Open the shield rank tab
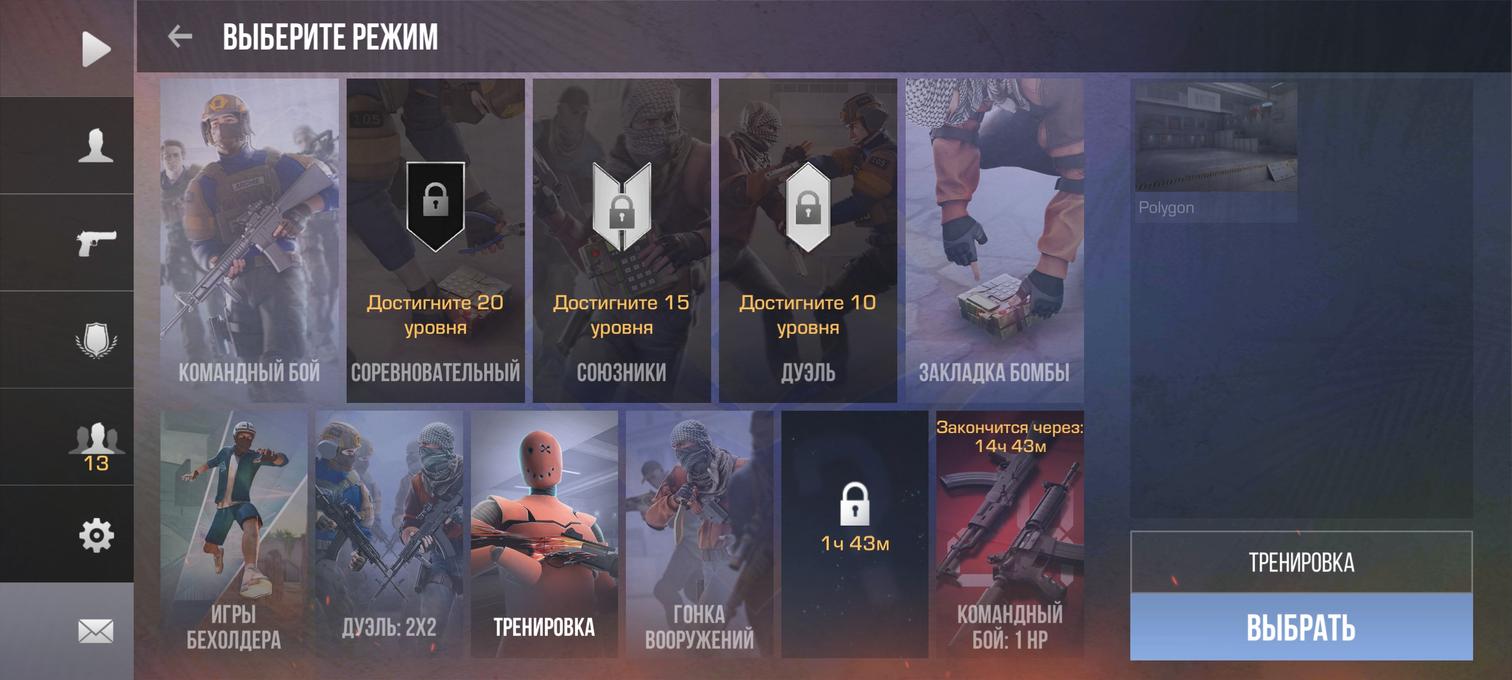1512x680 pixels. click(x=96, y=340)
